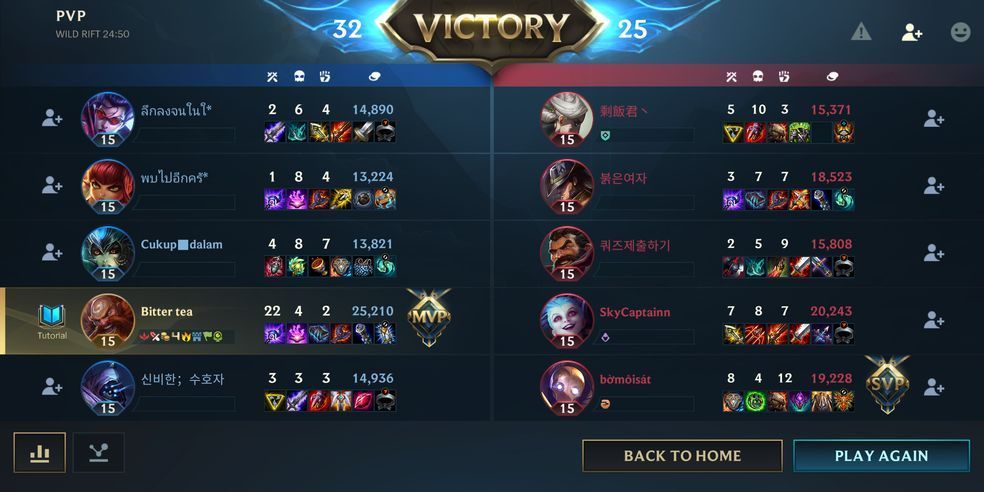Add bờmôisát as a friend

click(934, 387)
